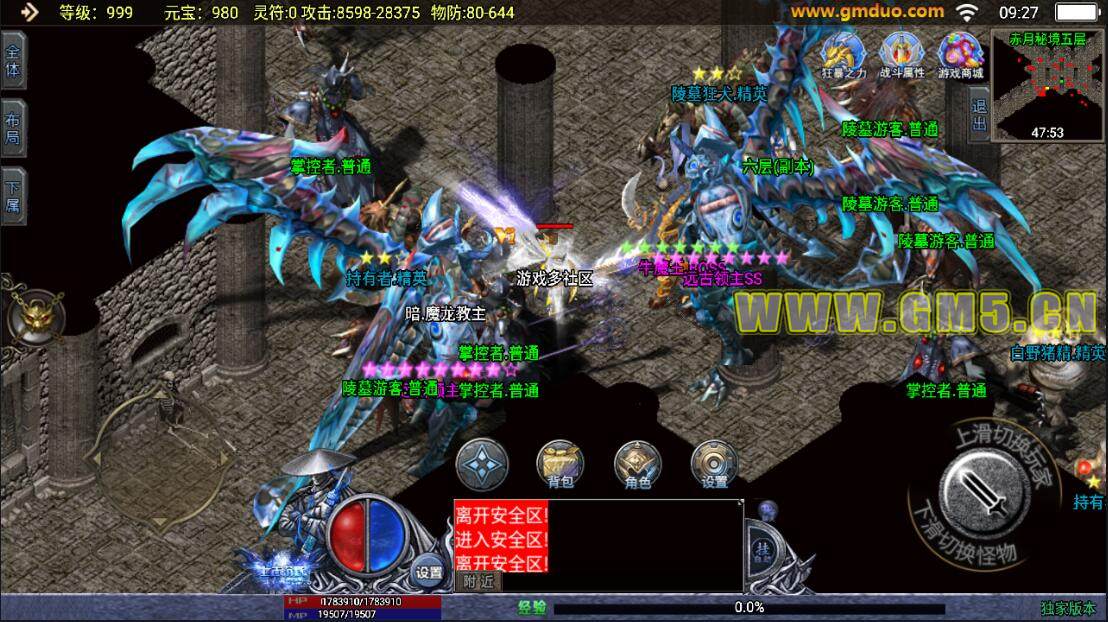Open the 游戏商城 game shop

960,55
